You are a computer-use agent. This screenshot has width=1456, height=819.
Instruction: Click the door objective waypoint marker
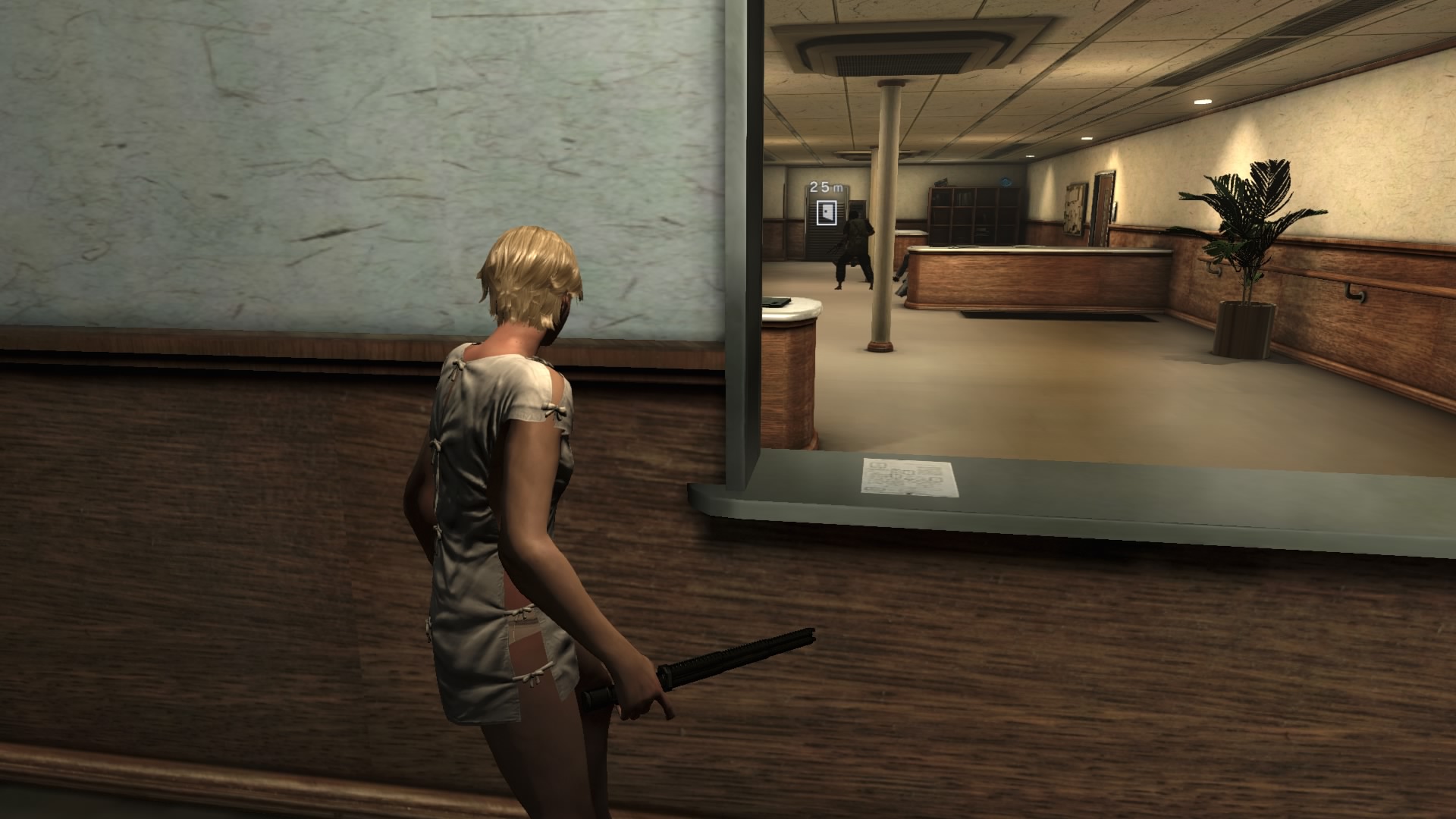click(825, 212)
